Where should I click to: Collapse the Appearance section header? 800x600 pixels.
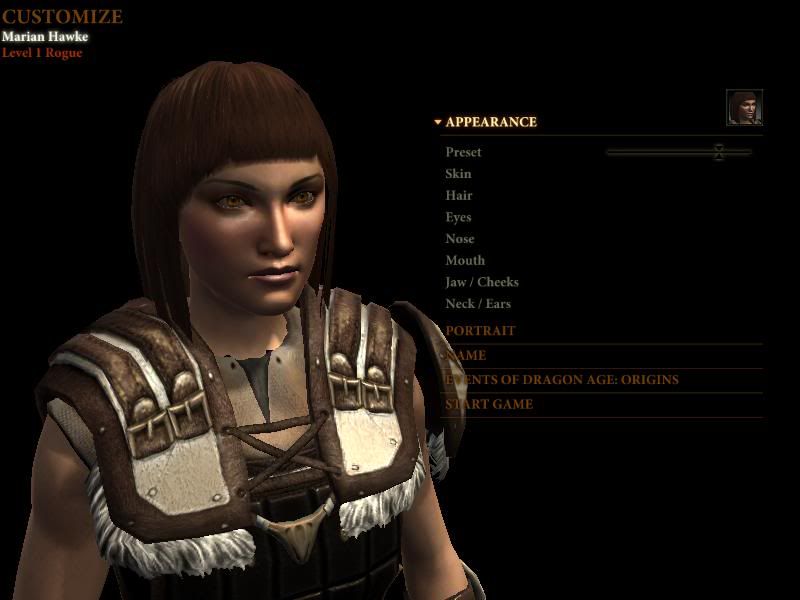pyautogui.click(x=490, y=122)
